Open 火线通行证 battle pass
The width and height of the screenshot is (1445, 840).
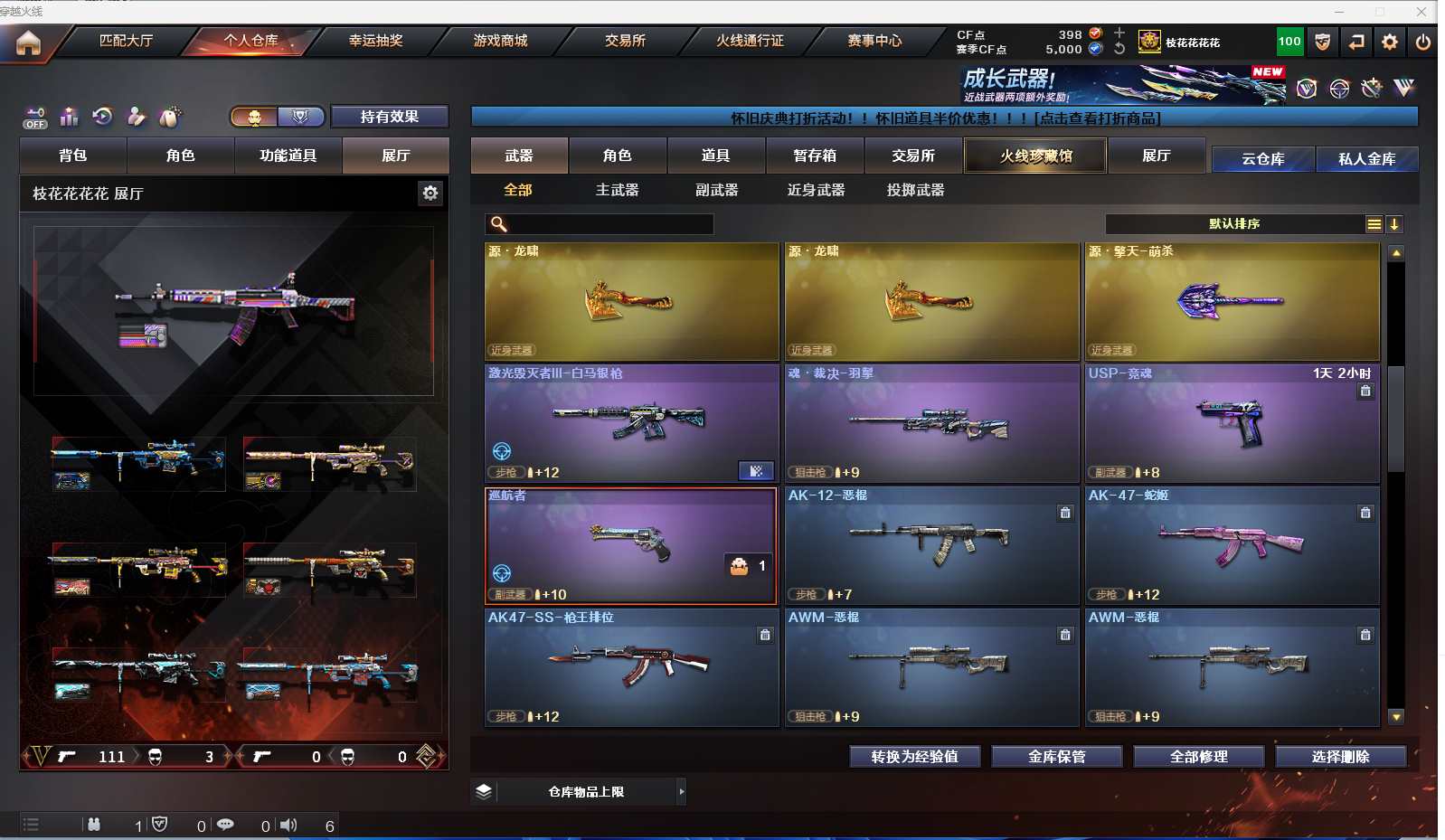[750, 41]
